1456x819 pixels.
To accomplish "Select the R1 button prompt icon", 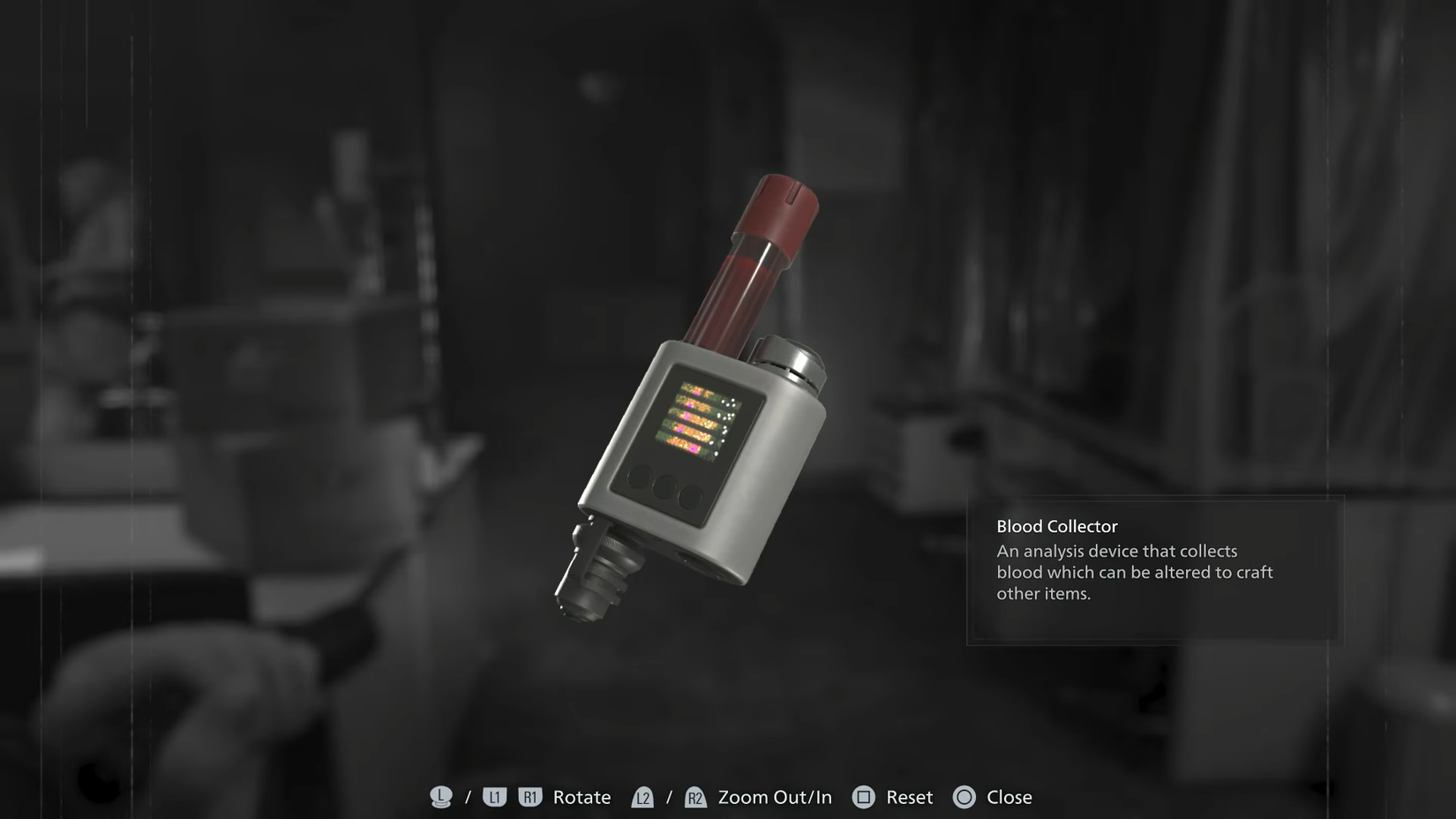I will [532, 797].
